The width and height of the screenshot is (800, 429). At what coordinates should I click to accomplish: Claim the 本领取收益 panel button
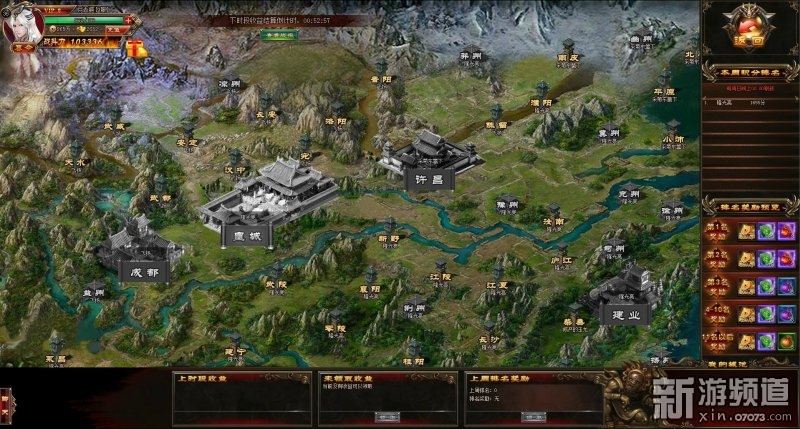point(388,415)
